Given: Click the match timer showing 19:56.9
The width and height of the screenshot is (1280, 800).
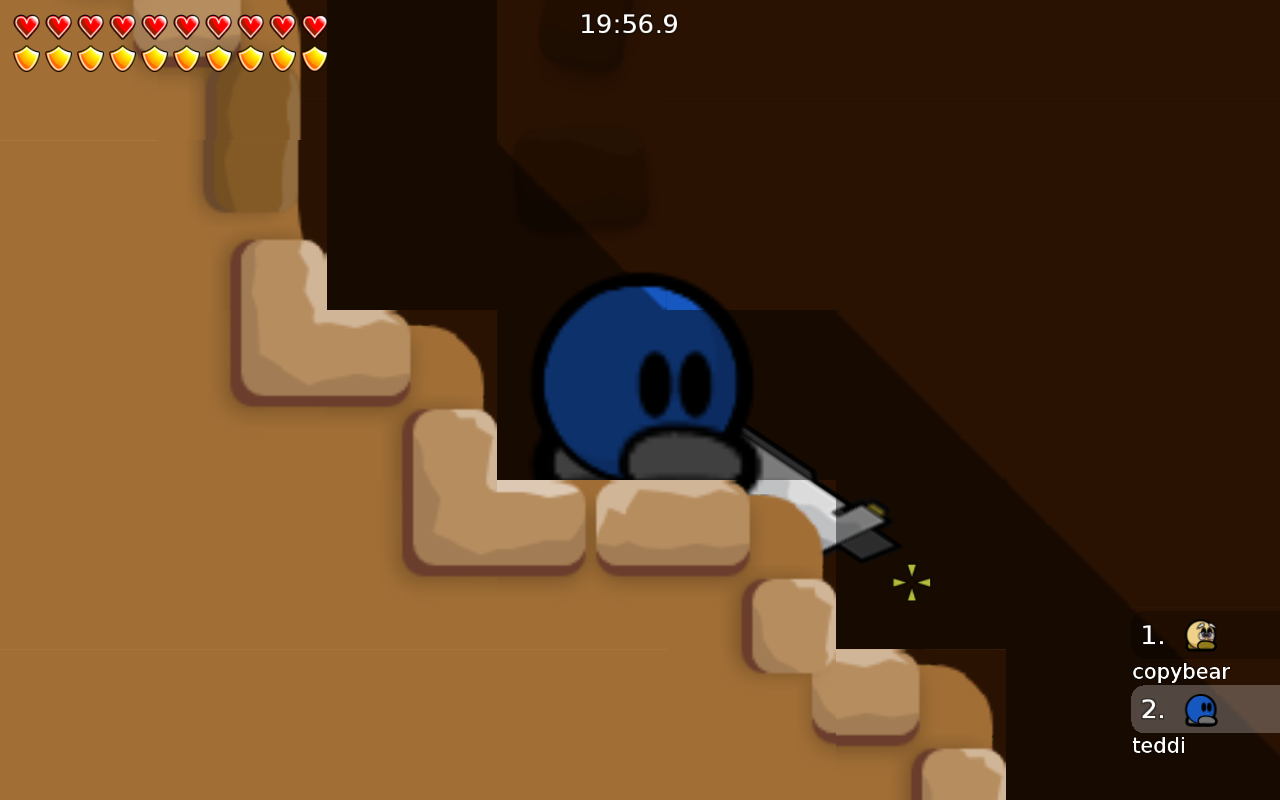Looking at the screenshot, I should click(x=629, y=24).
